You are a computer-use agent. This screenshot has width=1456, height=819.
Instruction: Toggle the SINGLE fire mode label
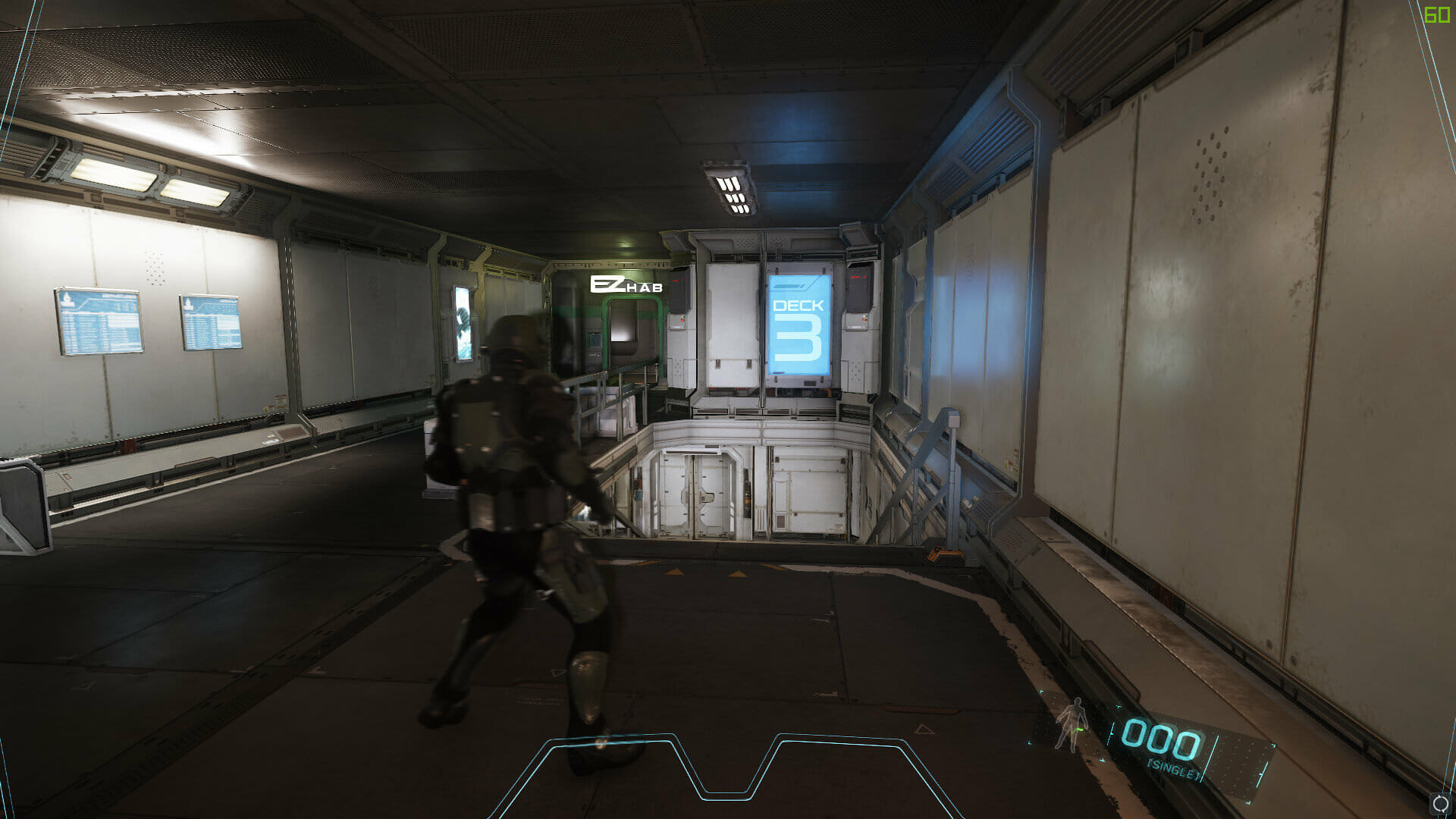pos(1172,769)
